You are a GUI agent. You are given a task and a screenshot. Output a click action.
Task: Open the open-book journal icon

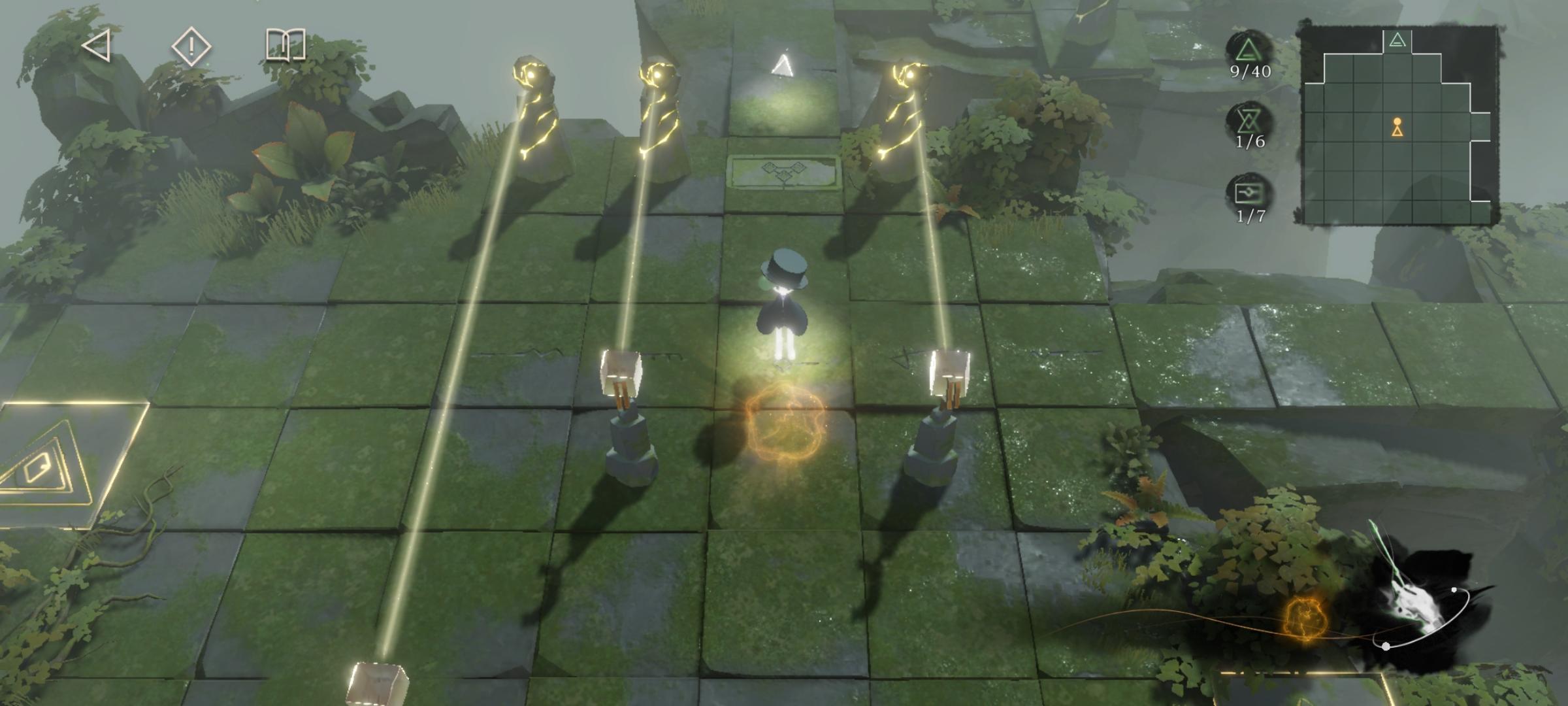click(x=286, y=45)
